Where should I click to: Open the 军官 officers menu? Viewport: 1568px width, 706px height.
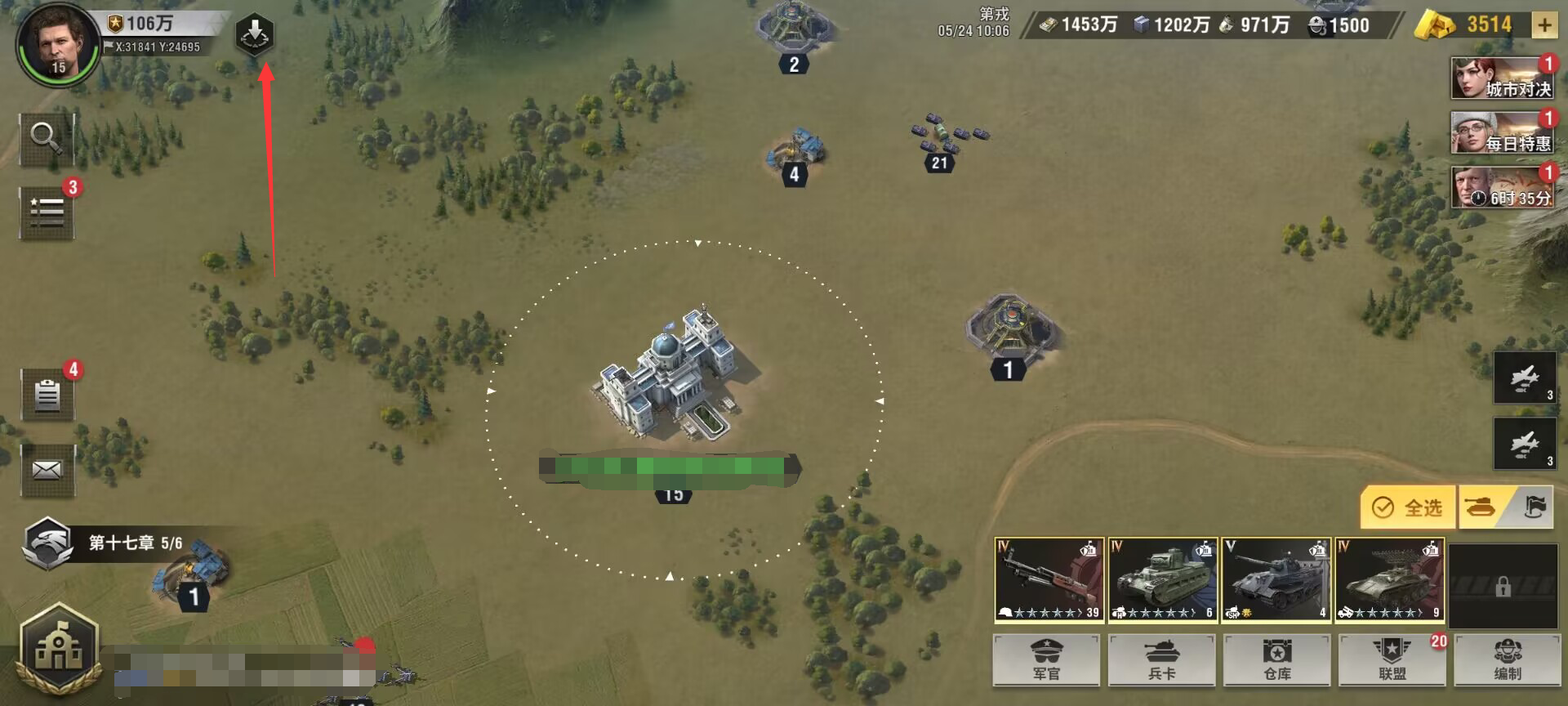tap(1046, 659)
